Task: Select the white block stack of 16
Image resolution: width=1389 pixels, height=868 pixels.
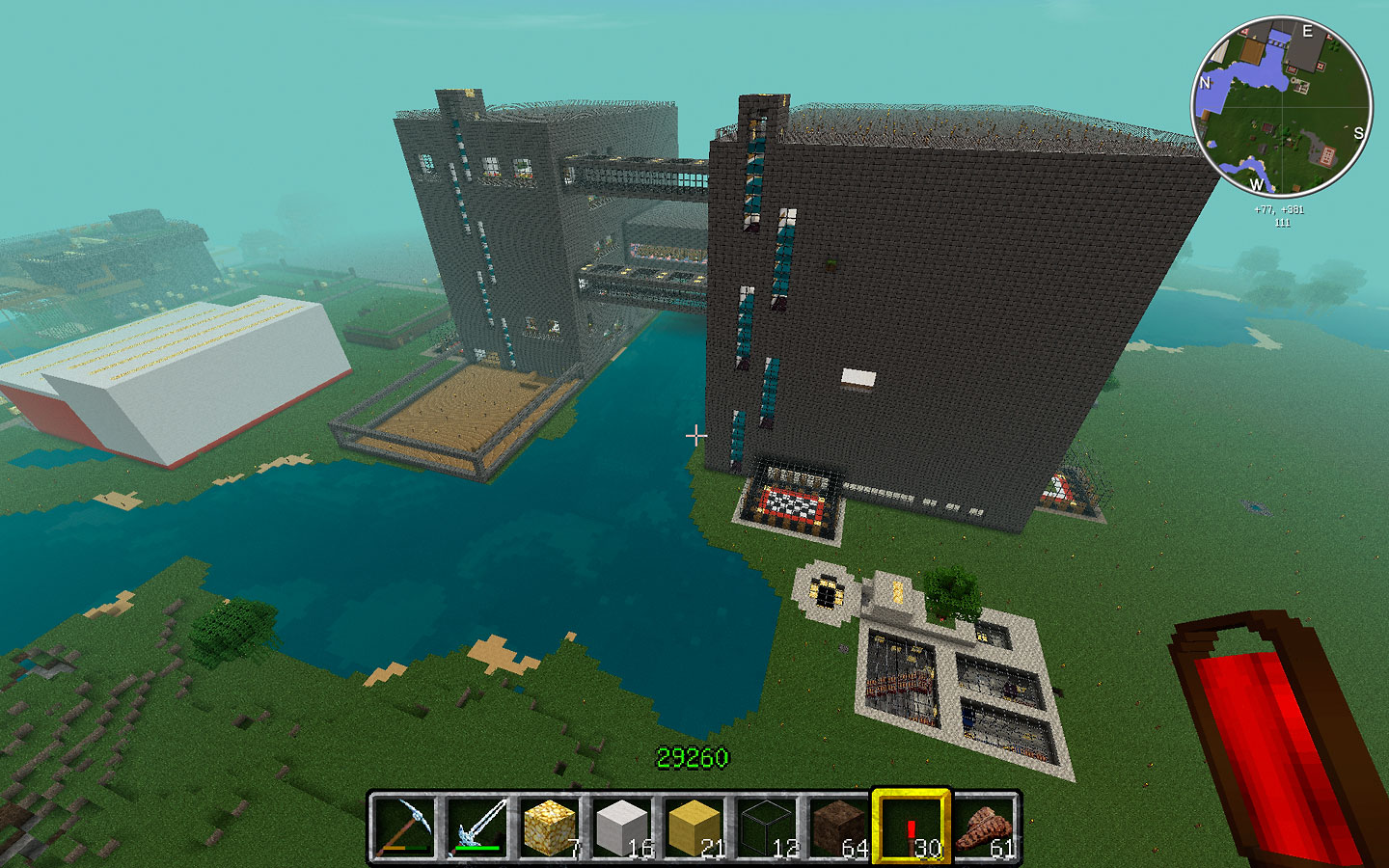Action: point(622,827)
